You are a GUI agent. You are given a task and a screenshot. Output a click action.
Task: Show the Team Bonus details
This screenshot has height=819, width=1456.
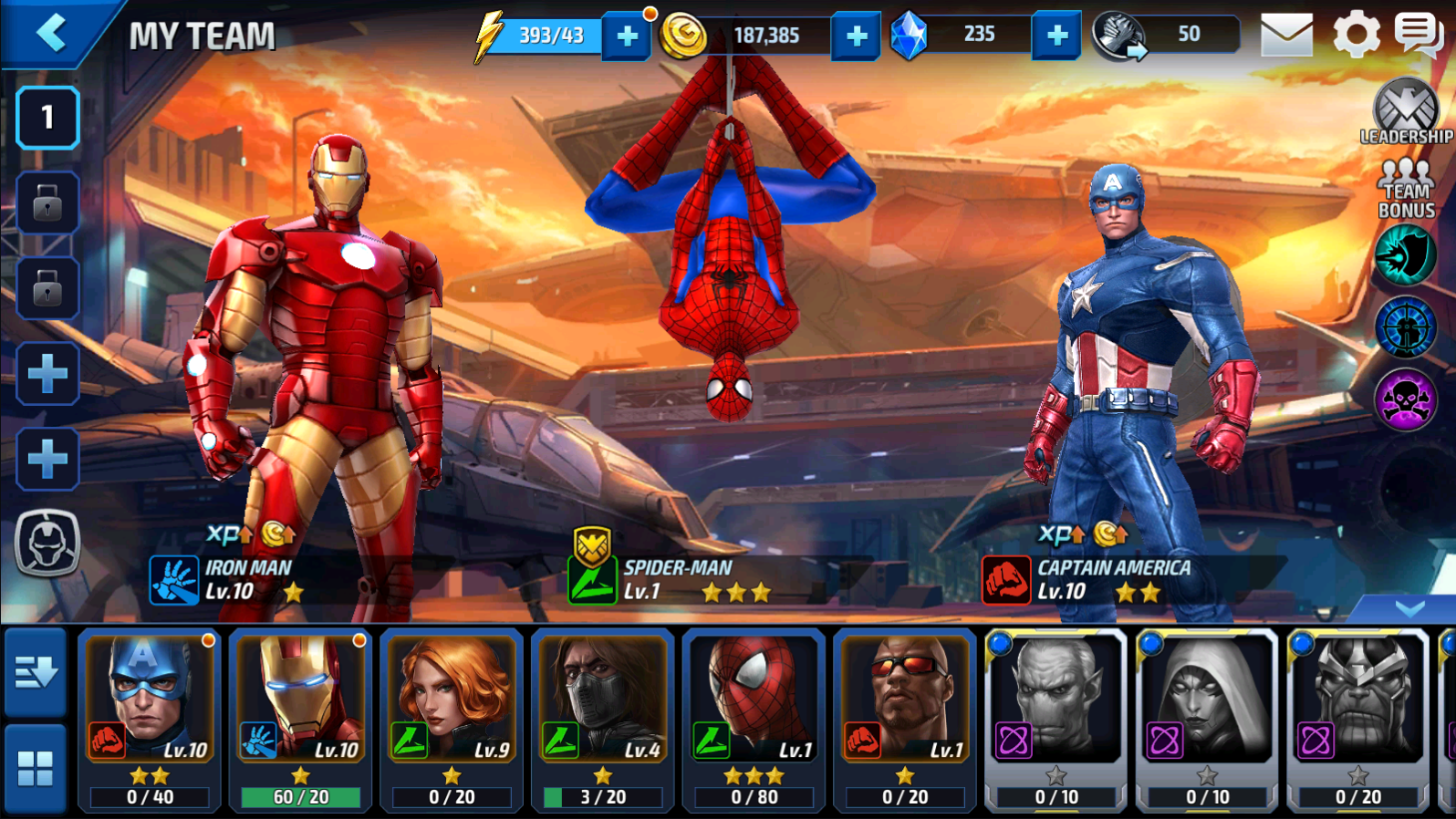tap(1406, 189)
